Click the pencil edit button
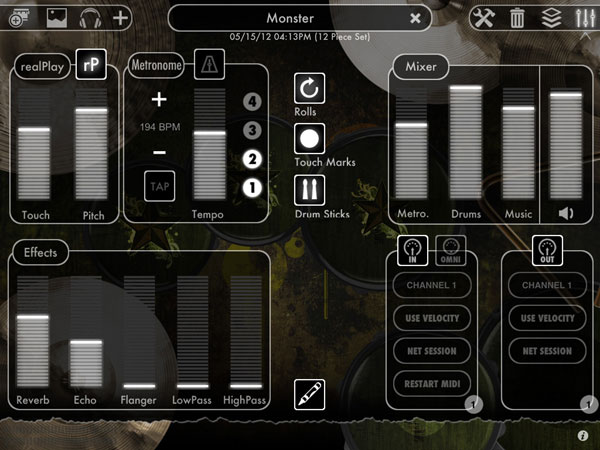600x450 pixels. [309, 394]
